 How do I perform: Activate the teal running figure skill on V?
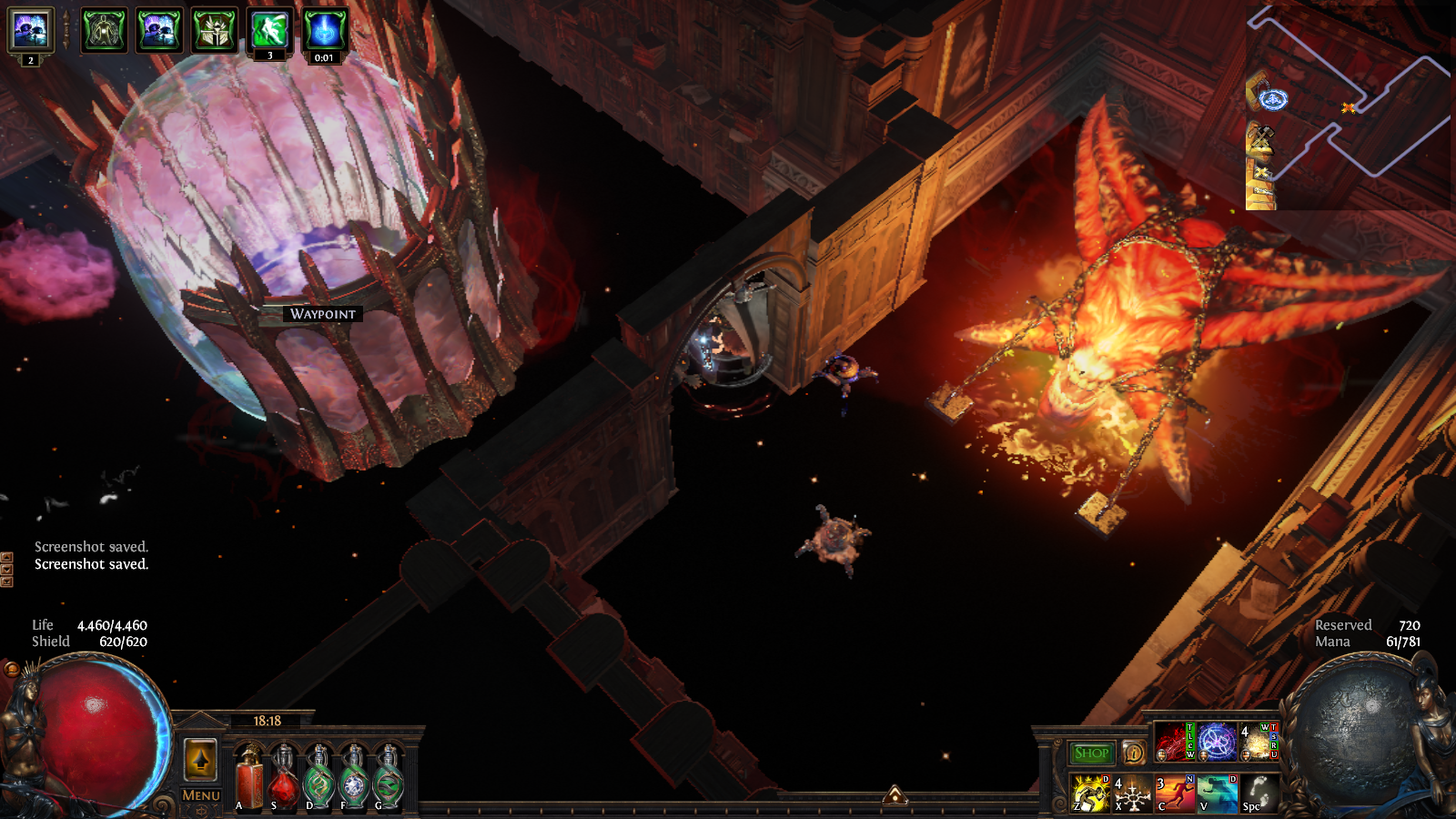tap(1217, 793)
